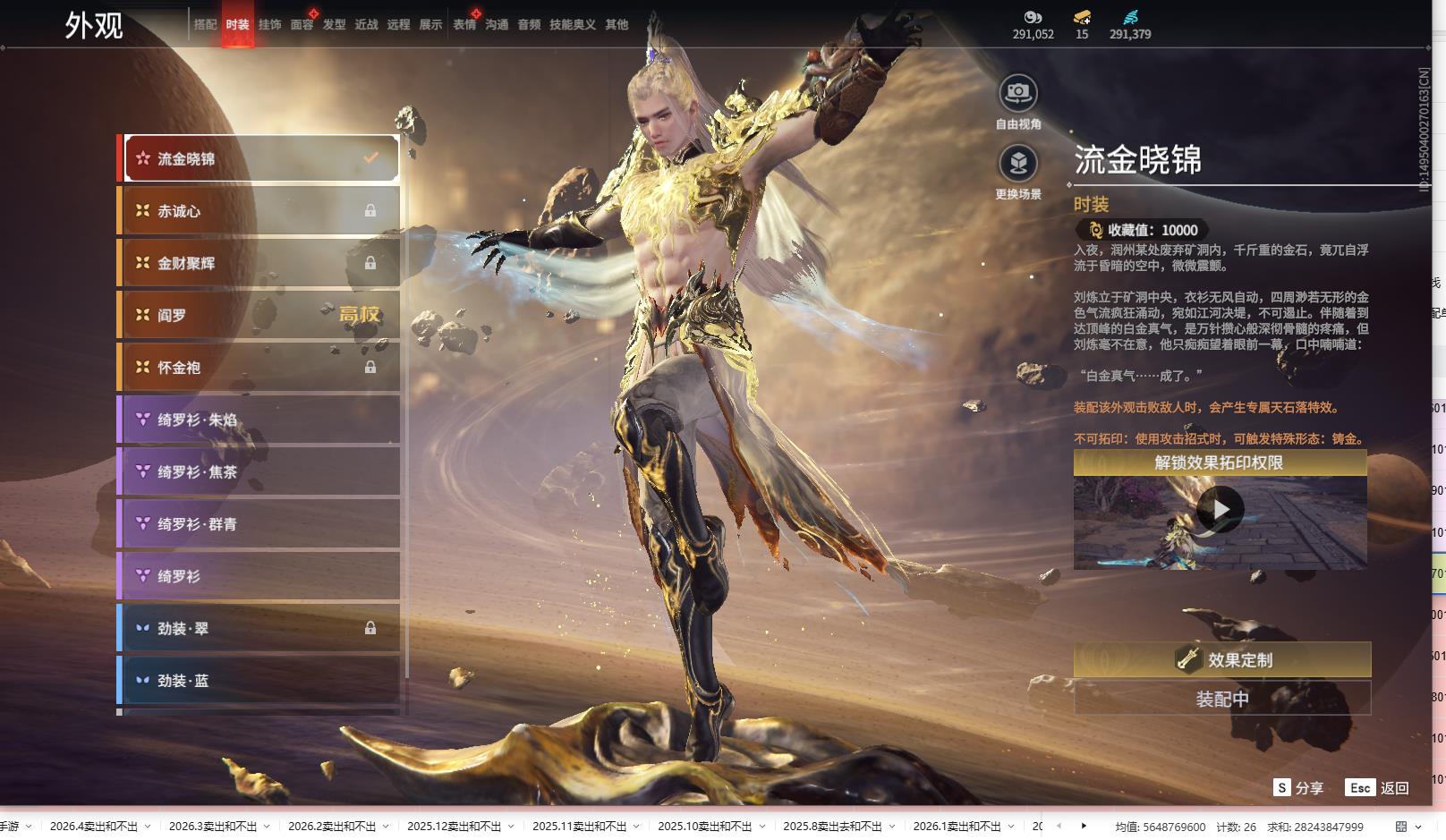
Task: Select the 流金晓锦 outfit row
Action: click(x=260, y=159)
